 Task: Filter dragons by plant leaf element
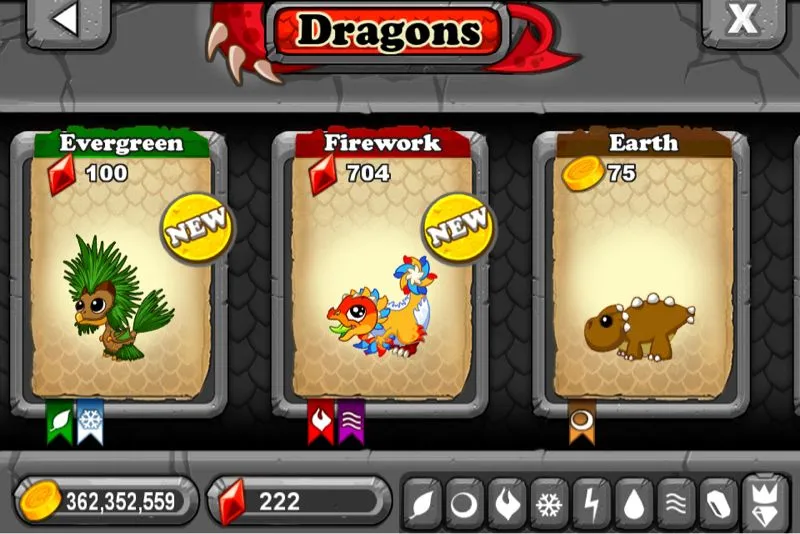pos(422,503)
